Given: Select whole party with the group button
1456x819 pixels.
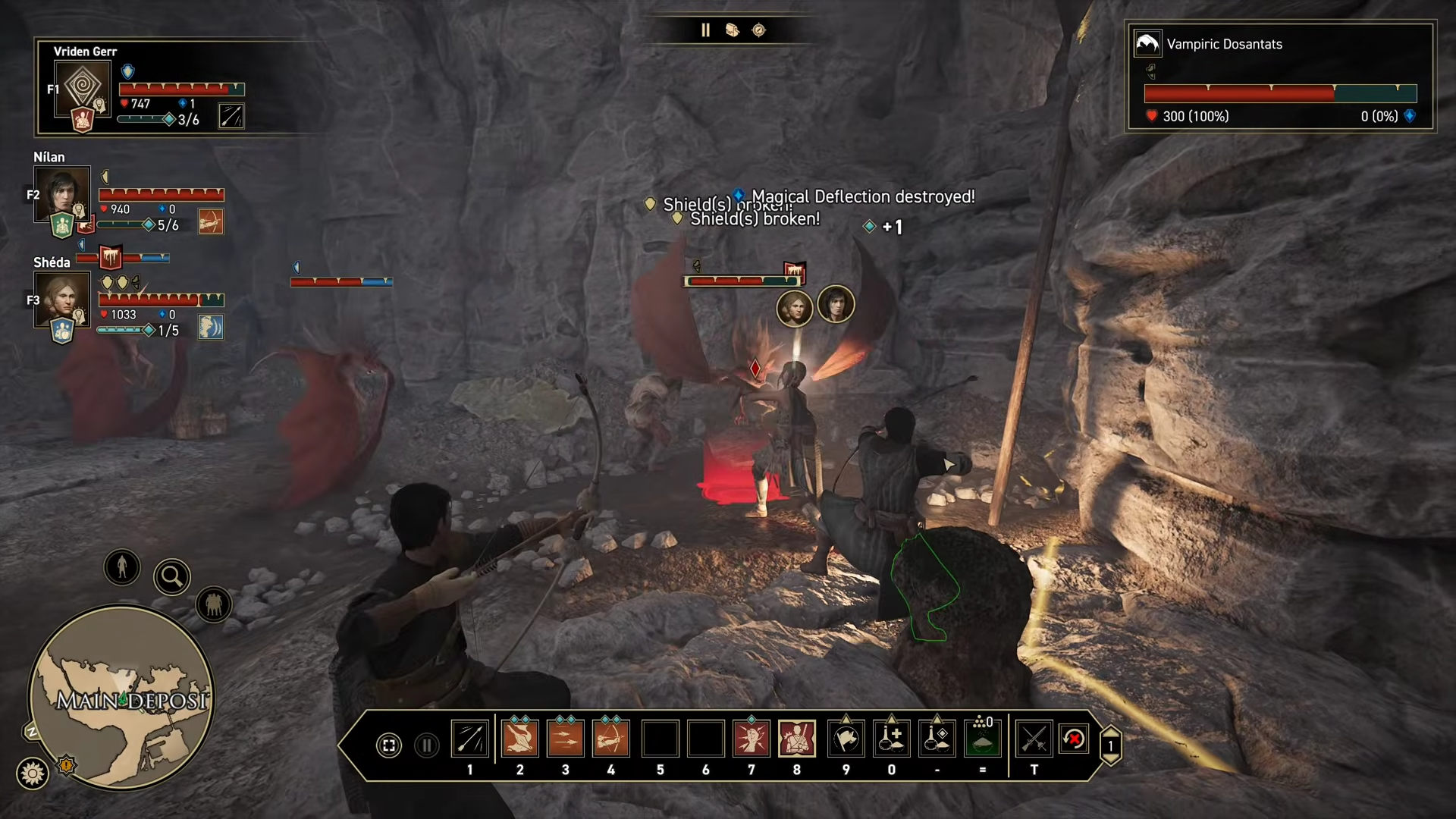Looking at the screenshot, I should tap(214, 604).
